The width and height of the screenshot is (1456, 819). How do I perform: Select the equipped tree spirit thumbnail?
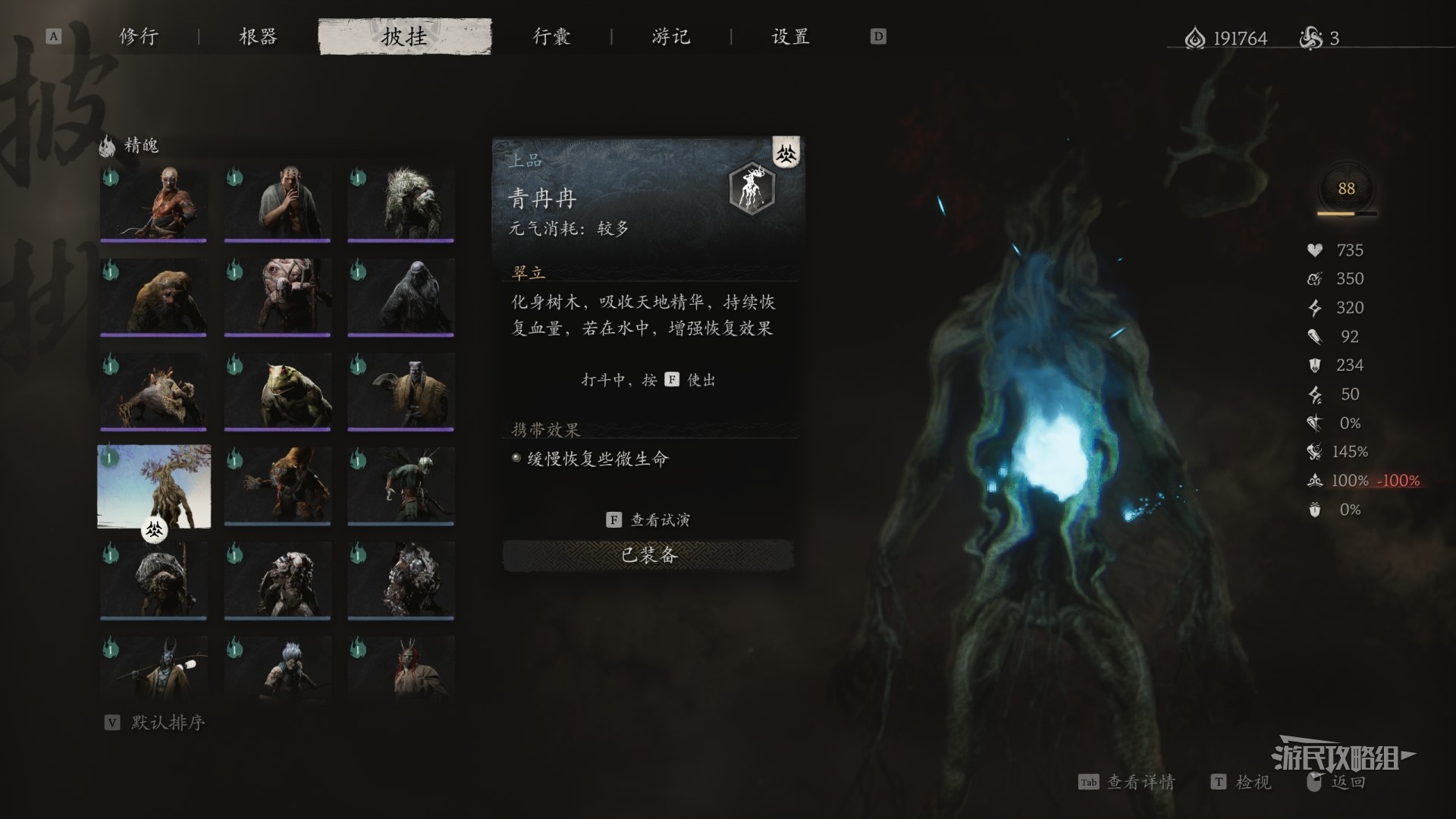(154, 486)
